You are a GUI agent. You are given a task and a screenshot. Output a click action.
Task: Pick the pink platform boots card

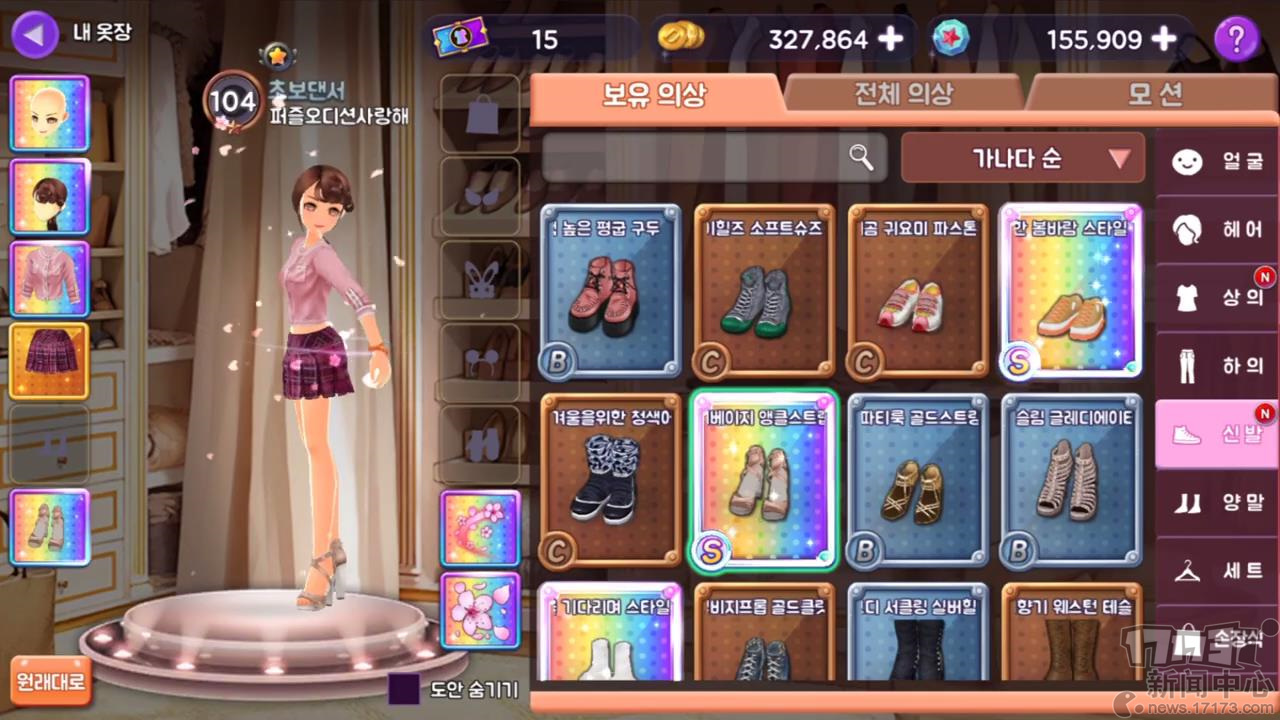tap(610, 290)
